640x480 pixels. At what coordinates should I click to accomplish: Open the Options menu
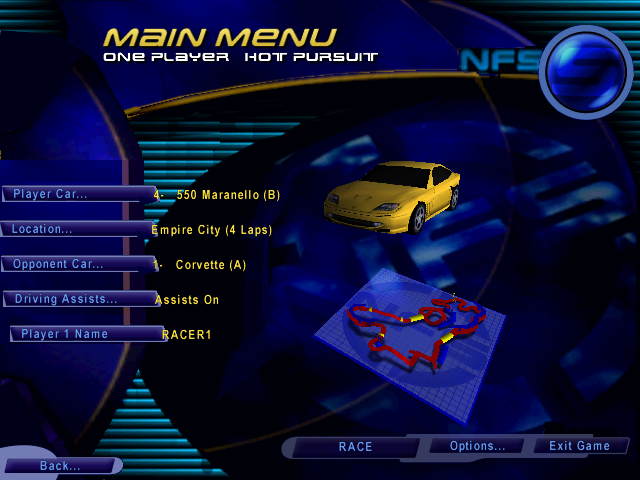478,446
